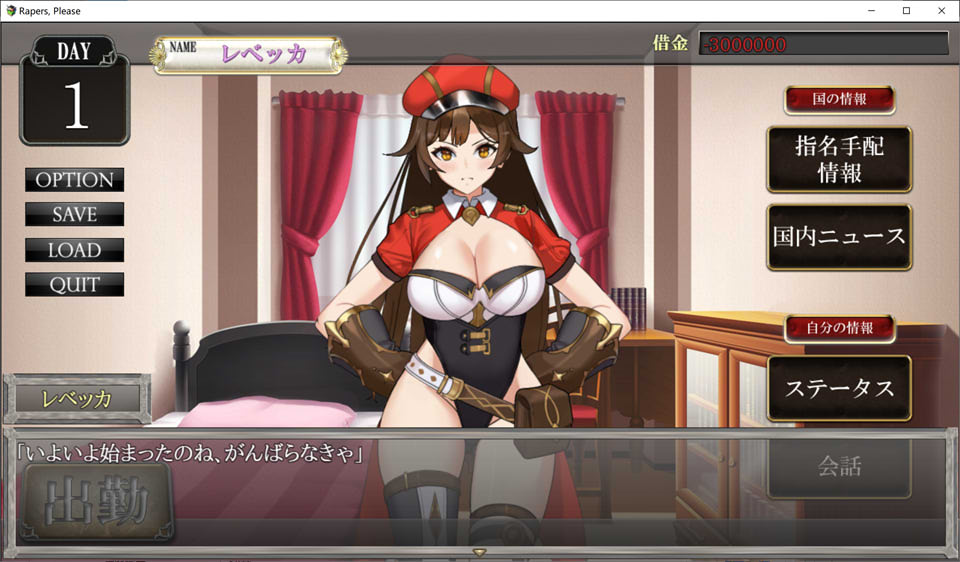Open the ステータス status screen
Viewport: 960px width, 562px height.
tap(839, 388)
